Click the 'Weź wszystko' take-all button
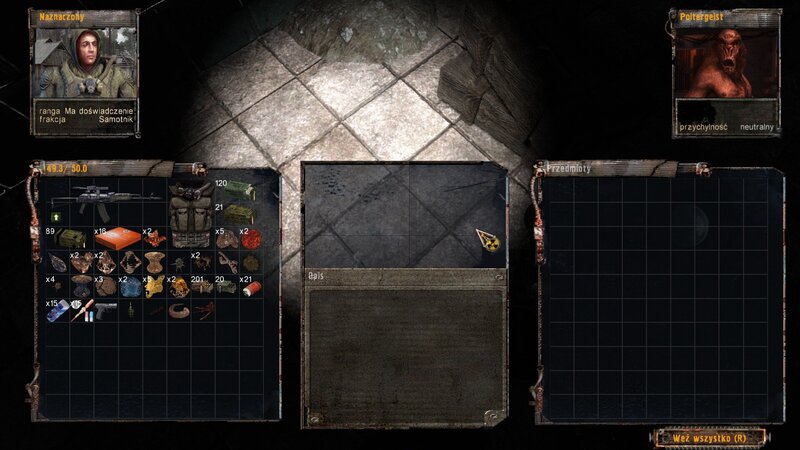 pos(711,437)
